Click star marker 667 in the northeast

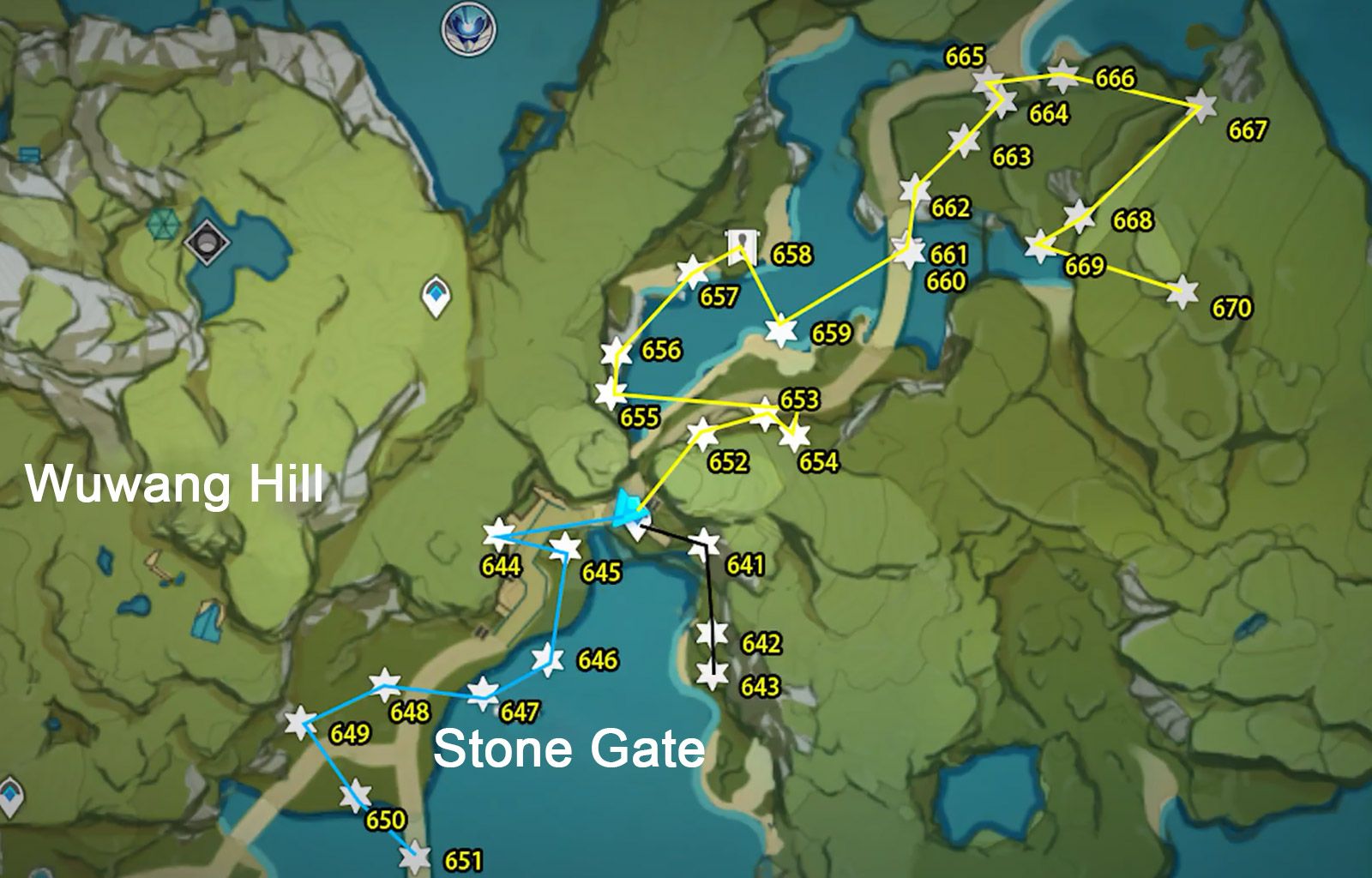1204,105
